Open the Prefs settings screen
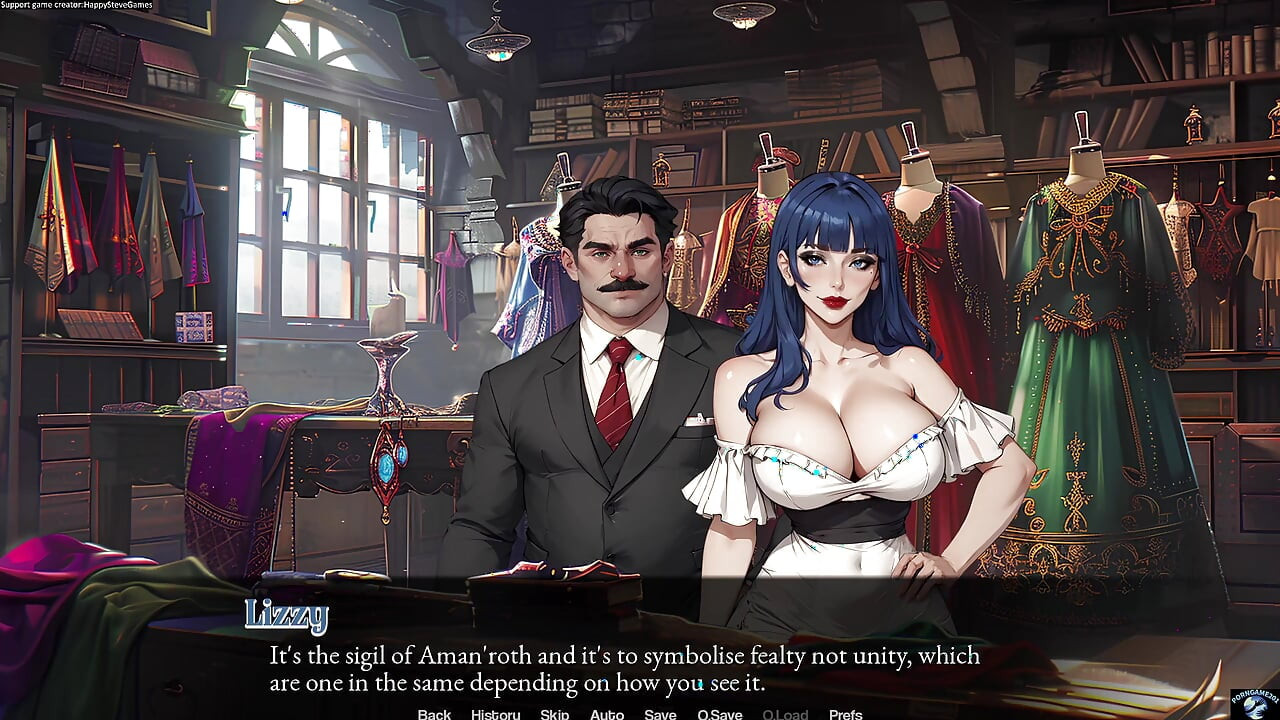 847,714
